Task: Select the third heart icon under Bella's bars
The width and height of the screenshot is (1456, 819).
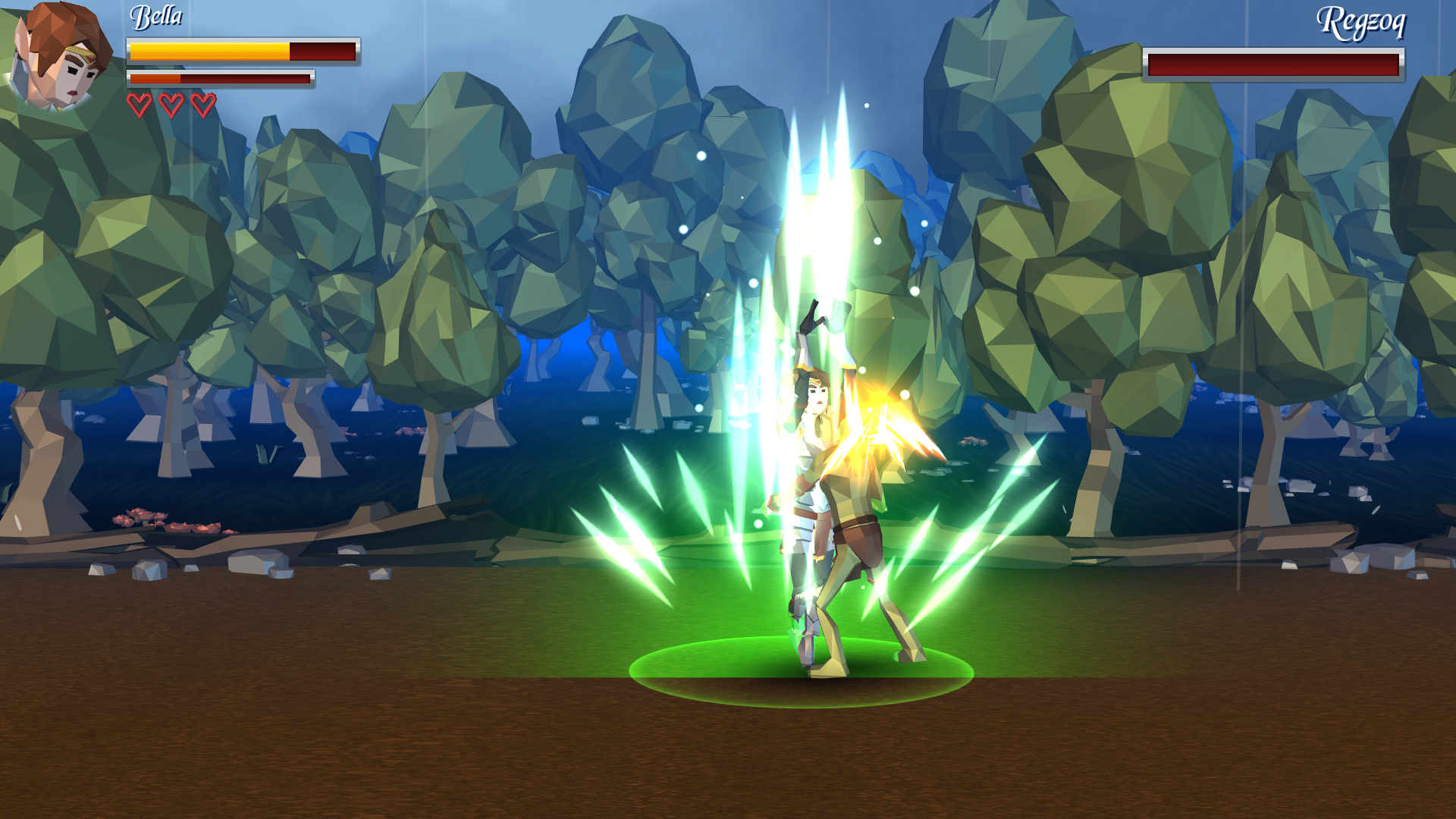Action: click(x=202, y=102)
